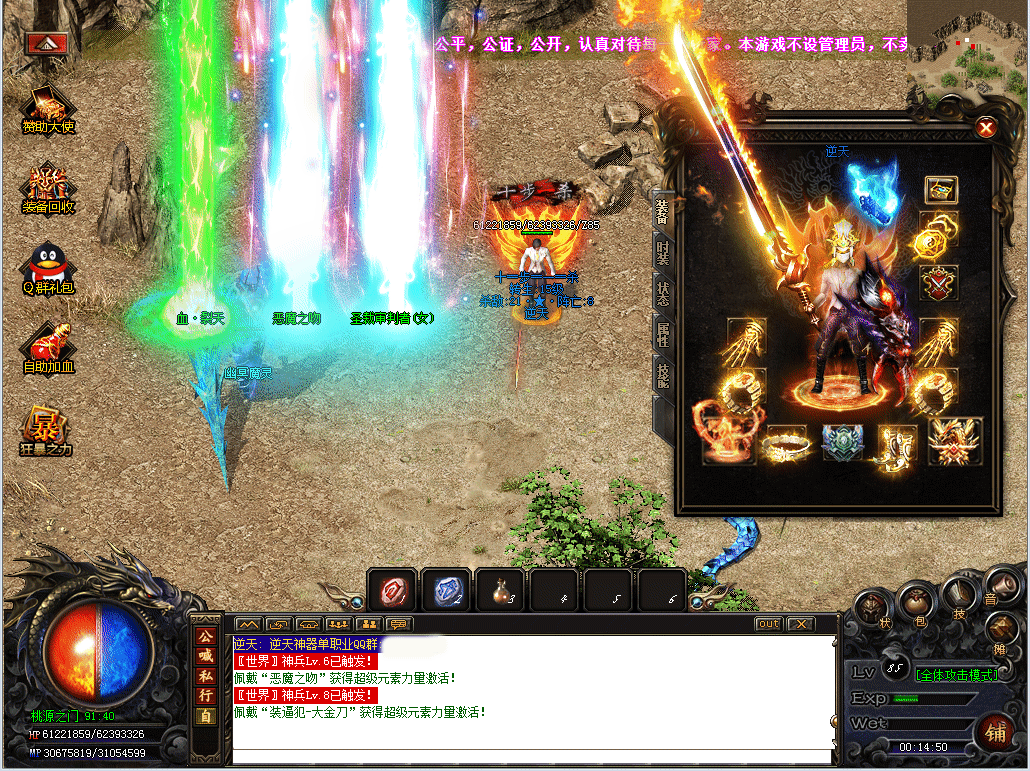Open the 装备回收 equipment recycle icon
1030x771 pixels.
(49, 189)
